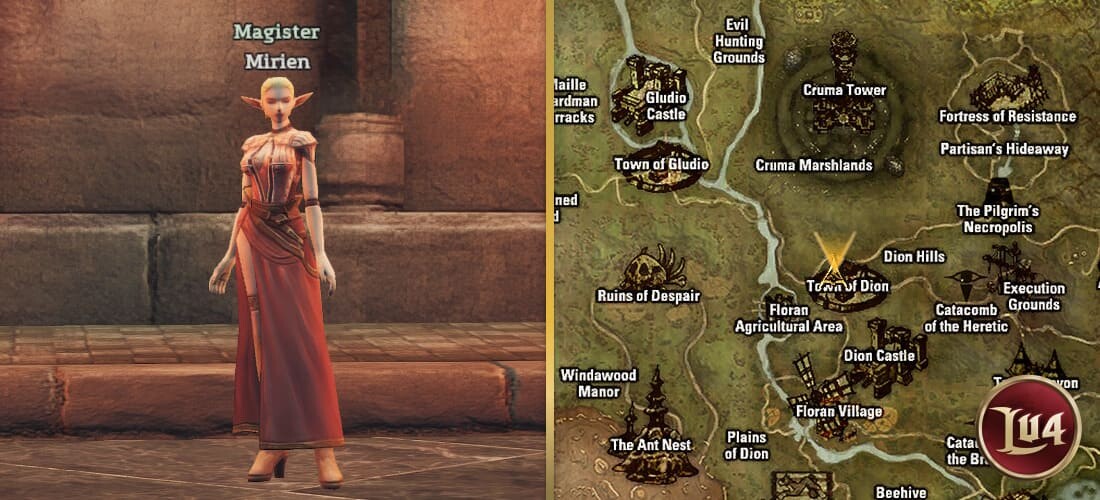Click the Town of Gludio marker

pyautogui.click(x=662, y=172)
